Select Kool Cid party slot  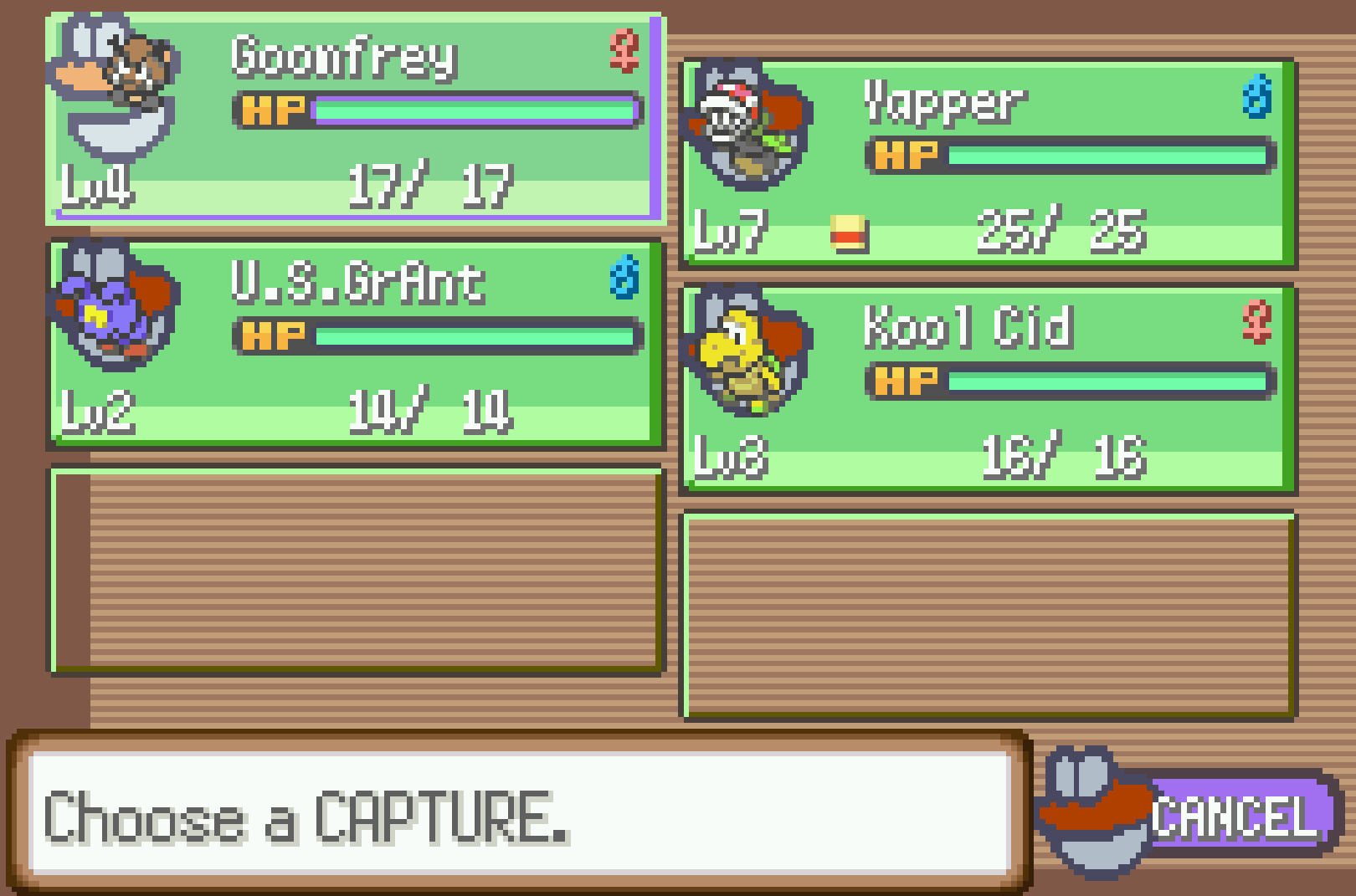coord(988,387)
